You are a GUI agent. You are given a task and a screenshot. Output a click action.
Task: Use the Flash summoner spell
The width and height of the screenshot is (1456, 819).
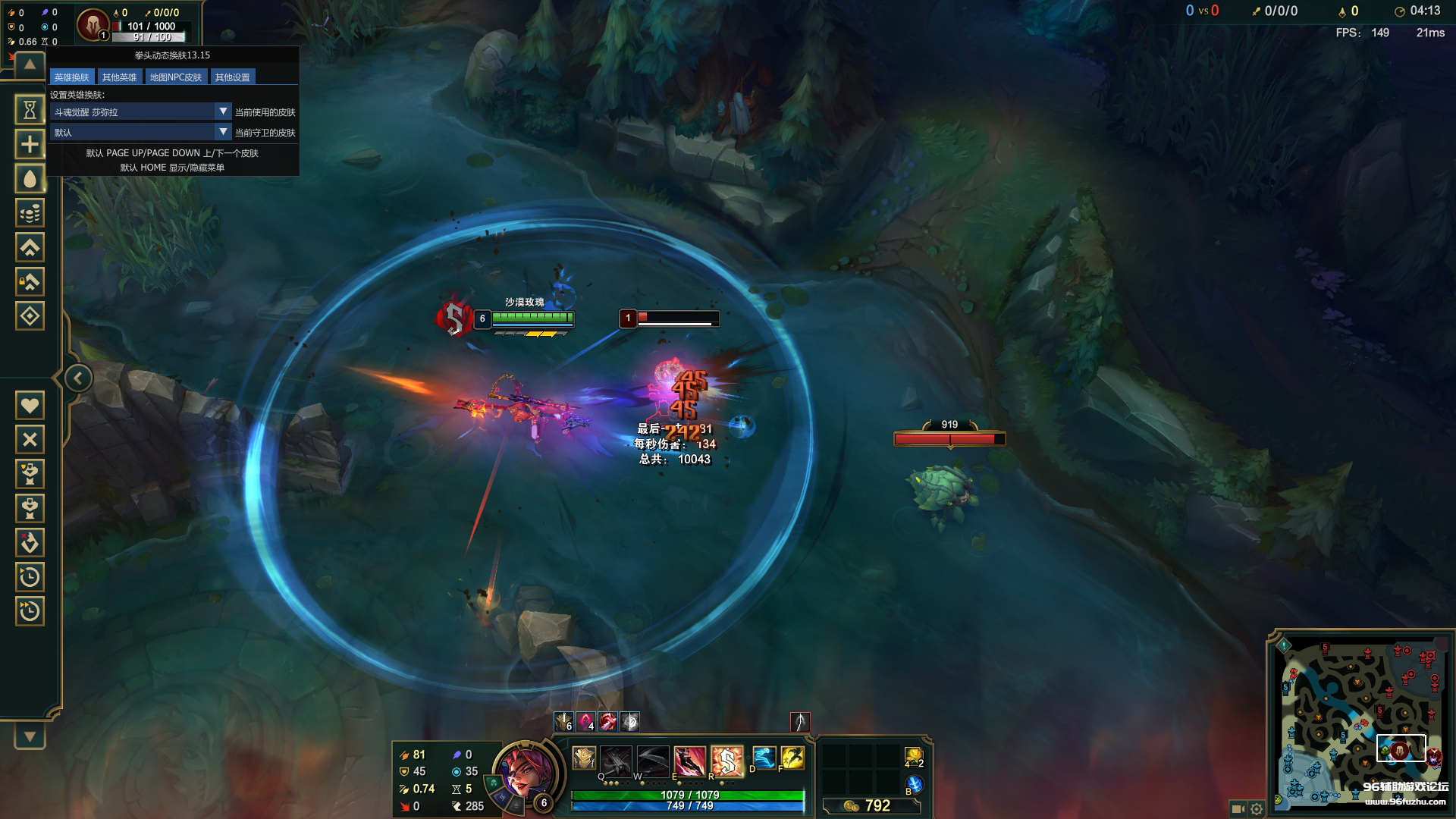click(792, 758)
